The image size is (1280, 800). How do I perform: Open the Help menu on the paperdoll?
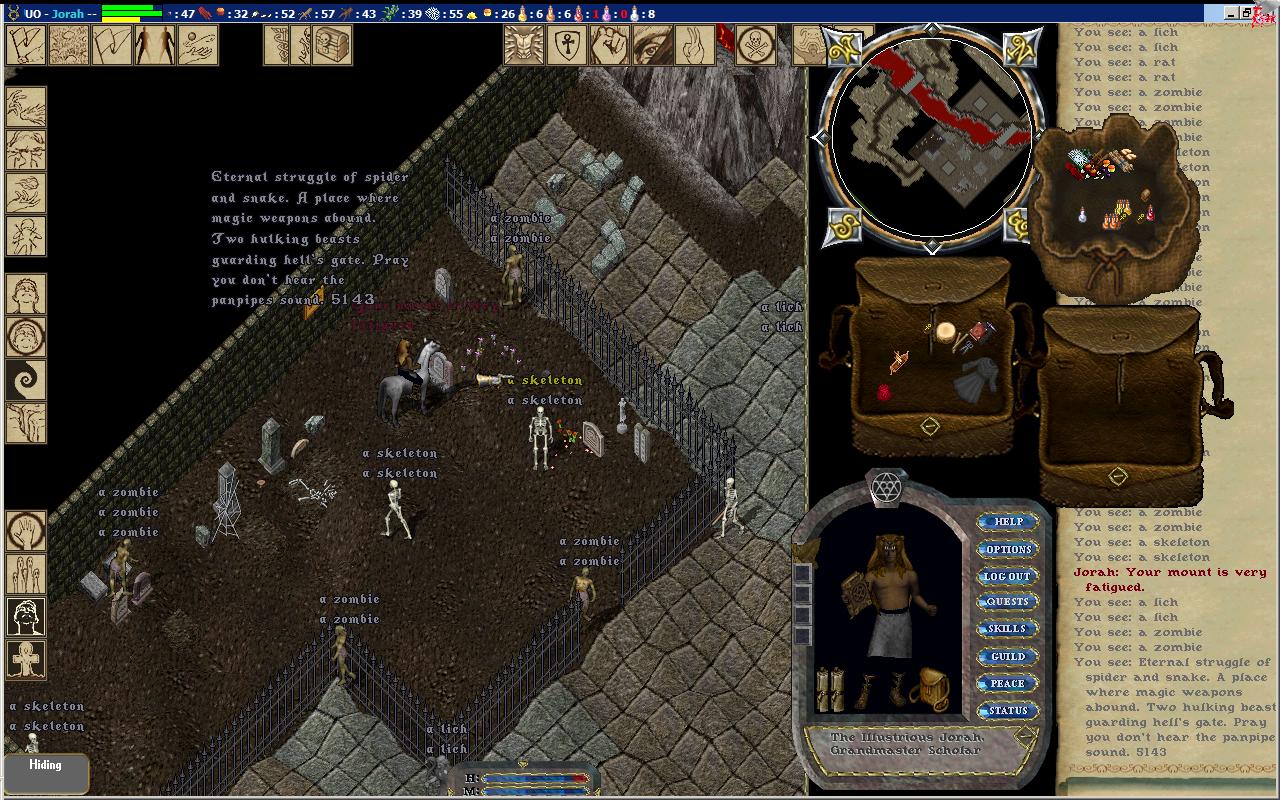pyautogui.click(x=1008, y=522)
